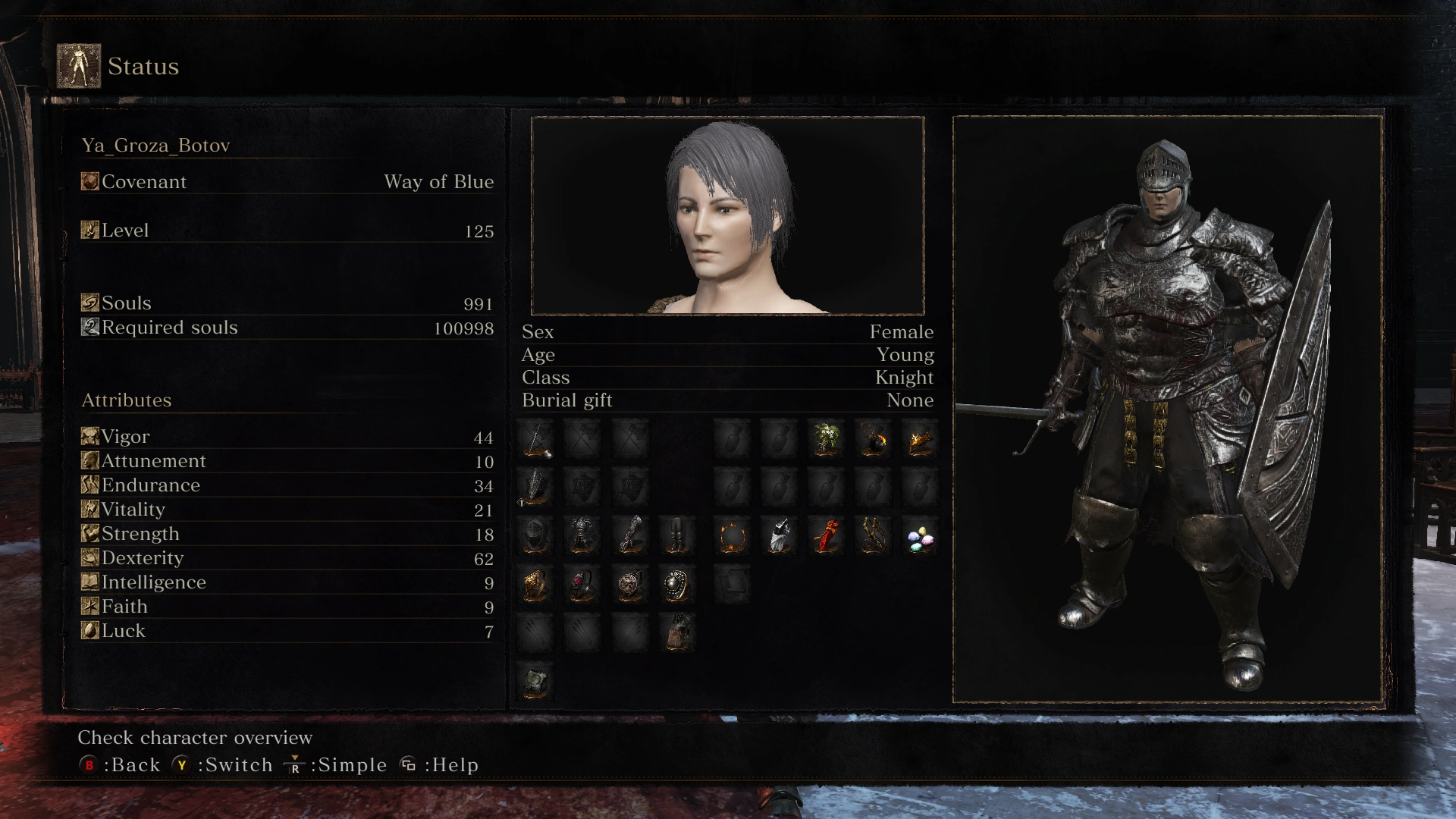Select the round stone-faced ring slot
Image resolution: width=1456 pixels, height=819 pixels.
630,585
